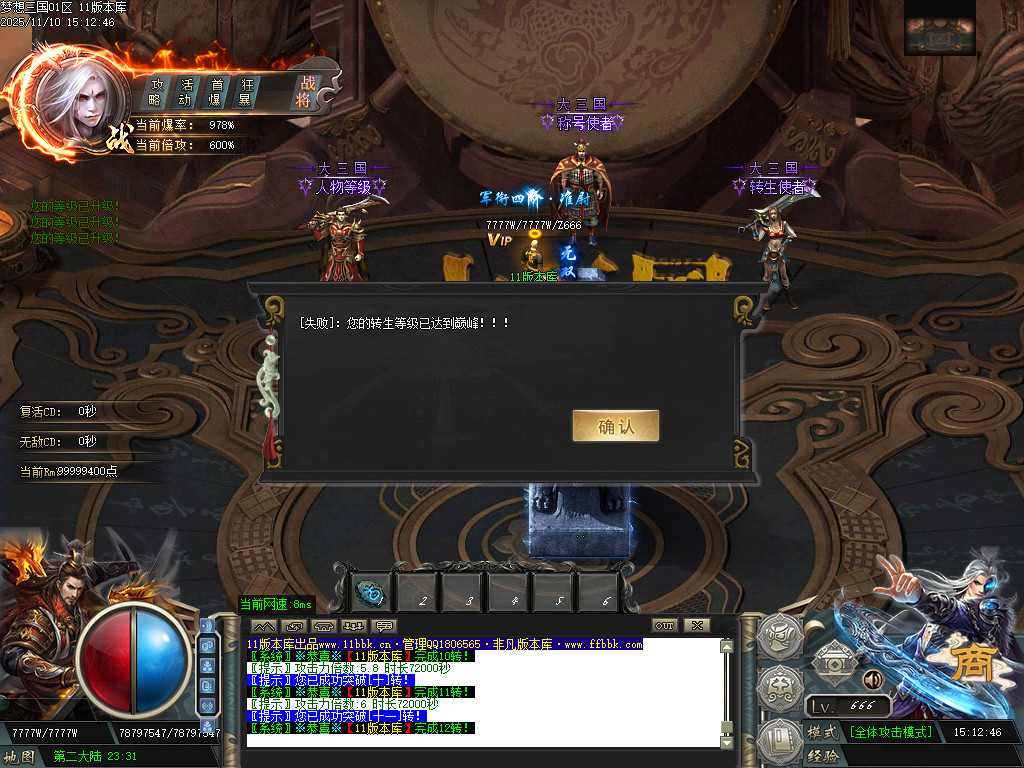Click the OUT button above the chat box

click(x=665, y=626)
